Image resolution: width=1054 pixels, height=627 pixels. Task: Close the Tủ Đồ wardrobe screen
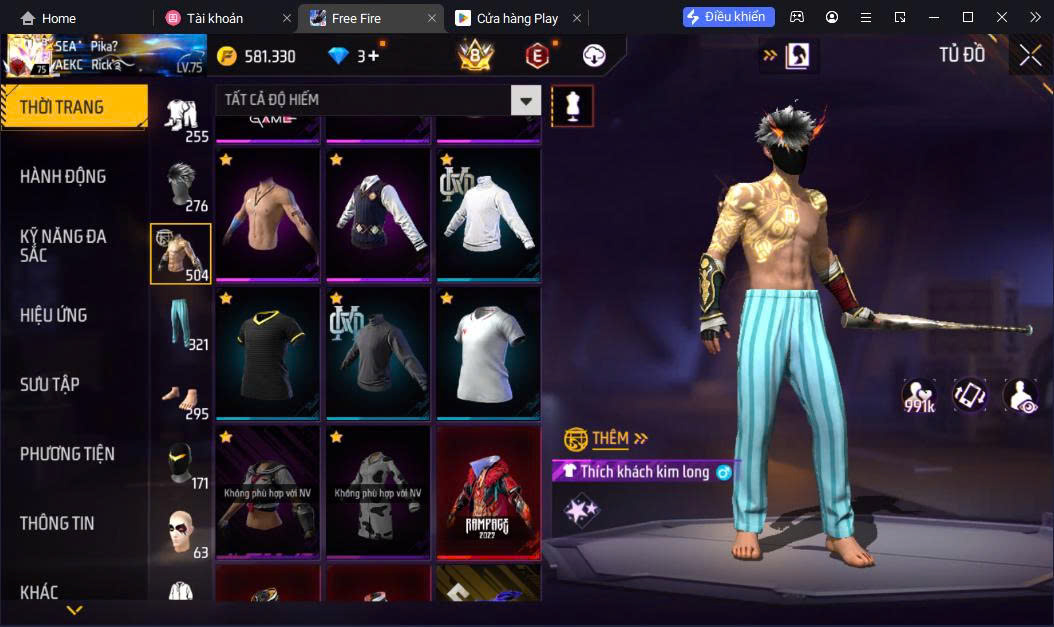(1030, 55)
